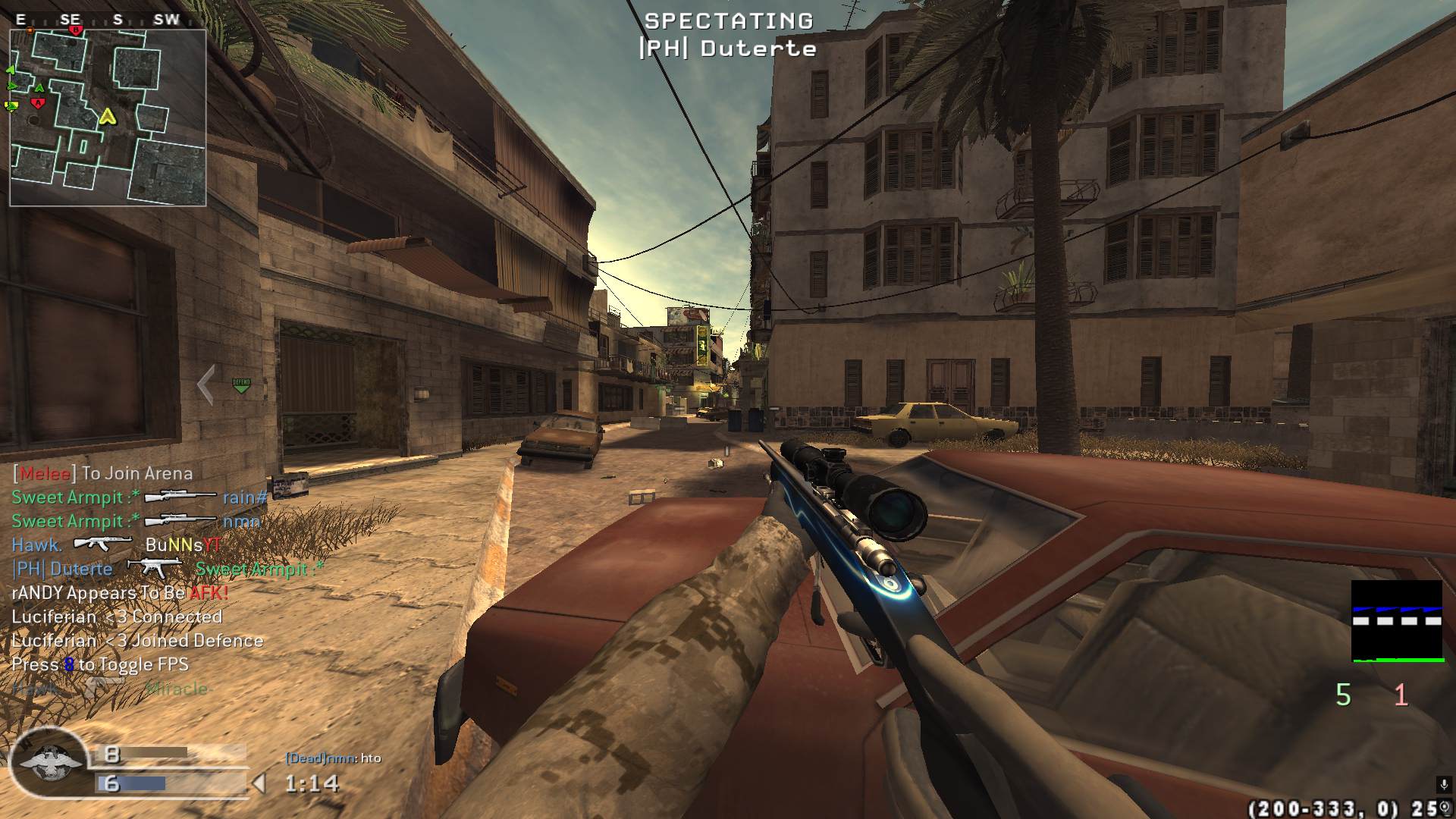Click the yellow player arrow on minimap
The width and height of the screenshot is (1456, 819).
click(x=108, y=116)
